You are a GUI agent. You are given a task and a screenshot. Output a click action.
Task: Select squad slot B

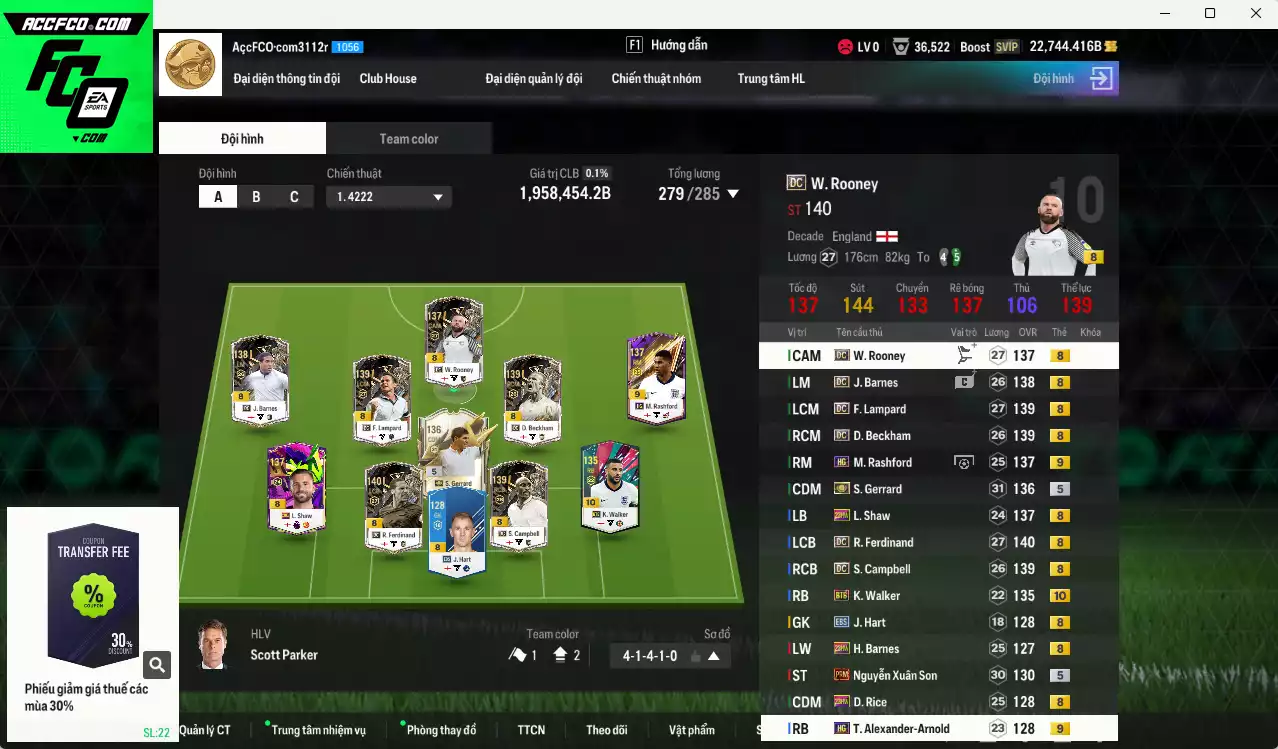click(x=256, y=196)
